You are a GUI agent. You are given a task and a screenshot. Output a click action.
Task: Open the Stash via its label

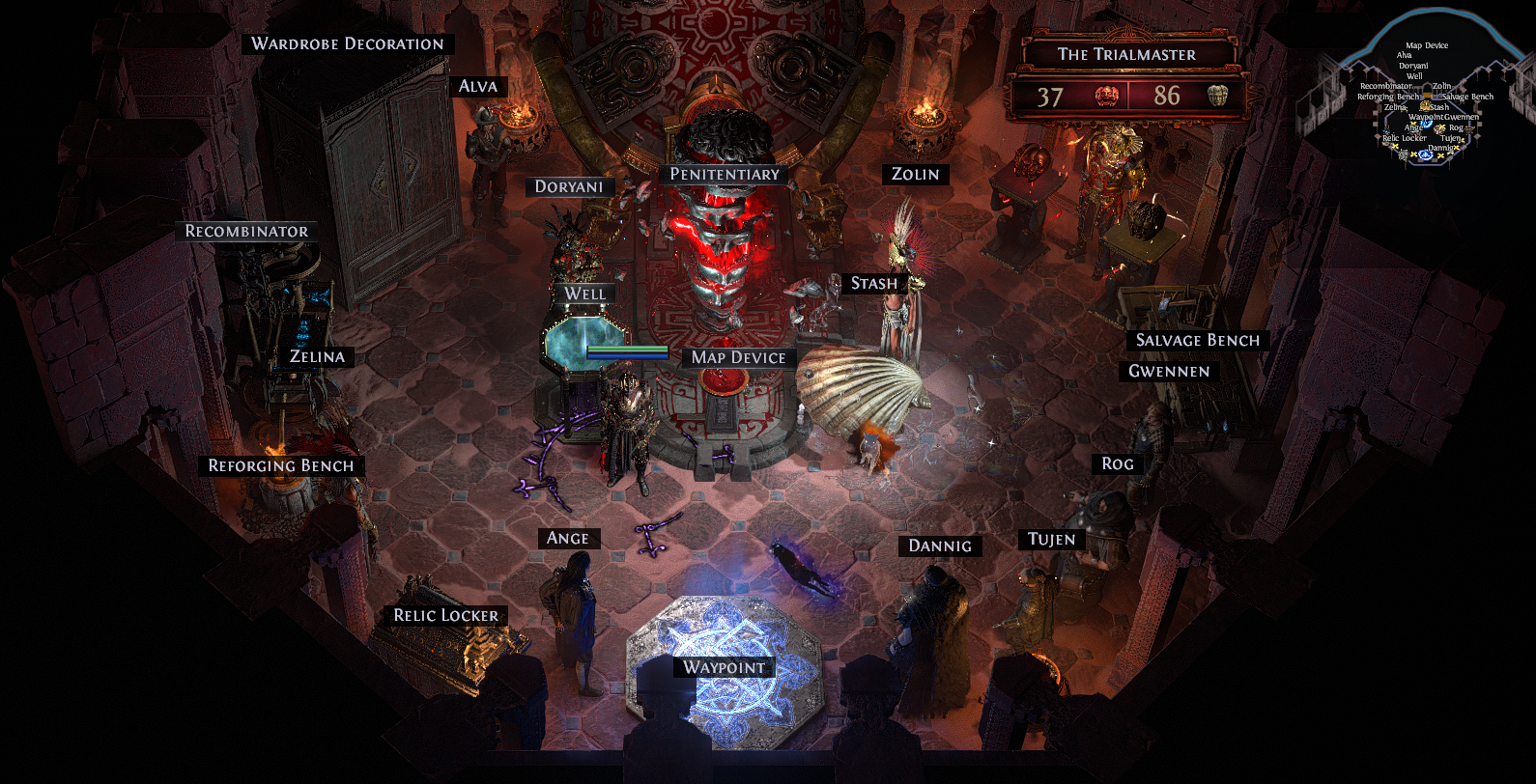pos(873,283)
